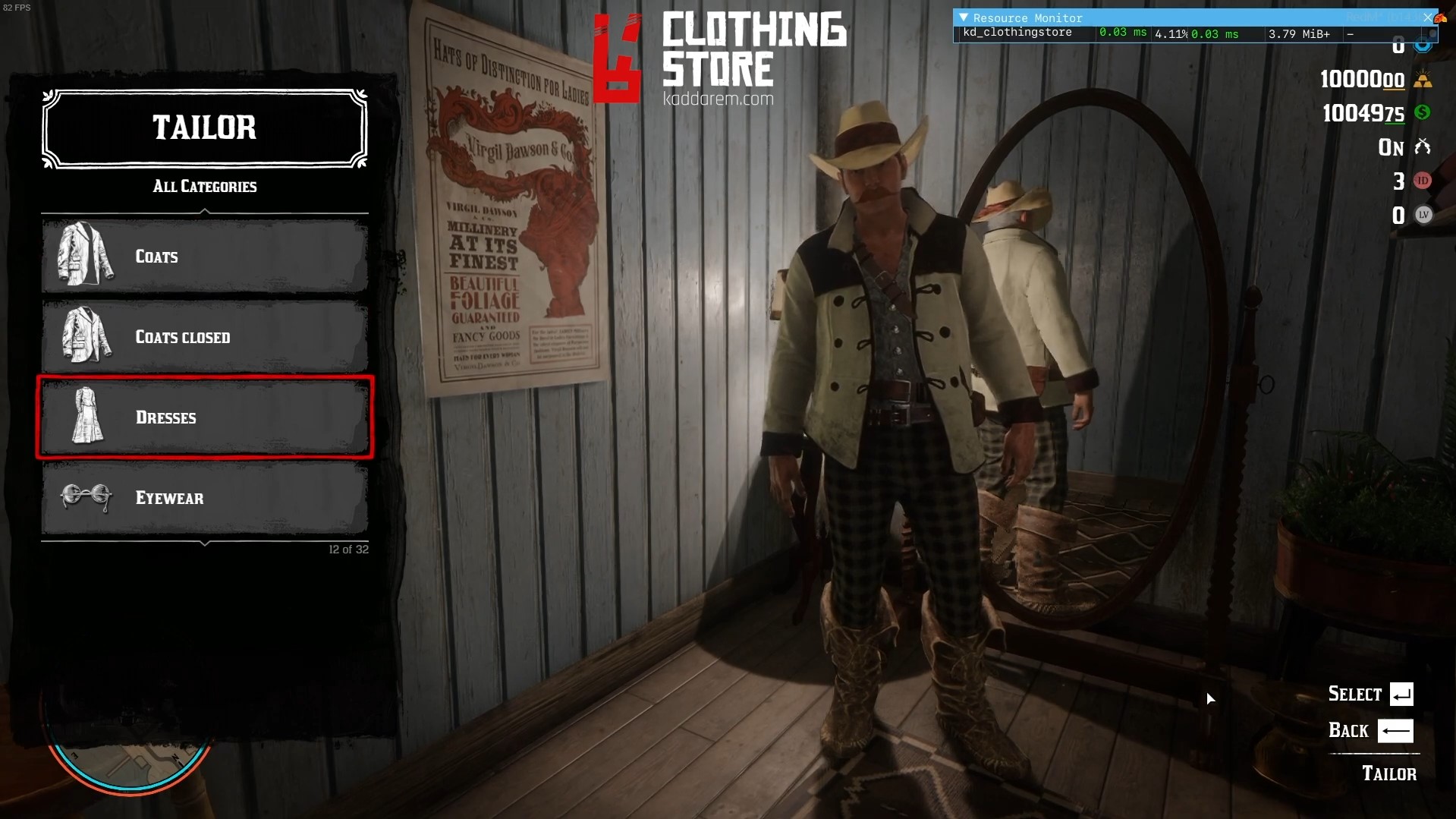Select the Coats Closed category
1456x819 pixels.
click(x=205, y=337)
